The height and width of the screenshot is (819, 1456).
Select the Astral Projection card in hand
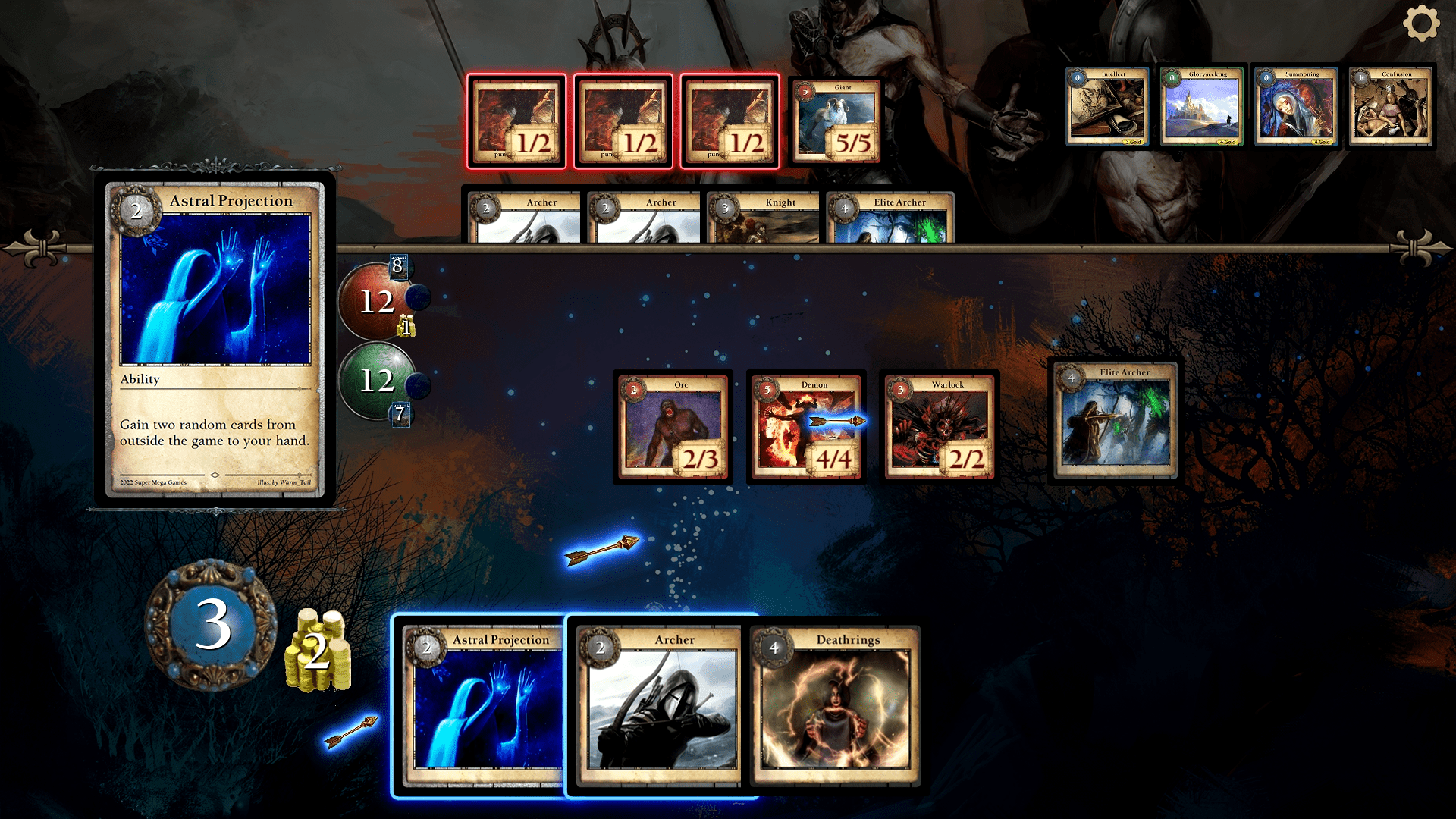coord(479,705)
